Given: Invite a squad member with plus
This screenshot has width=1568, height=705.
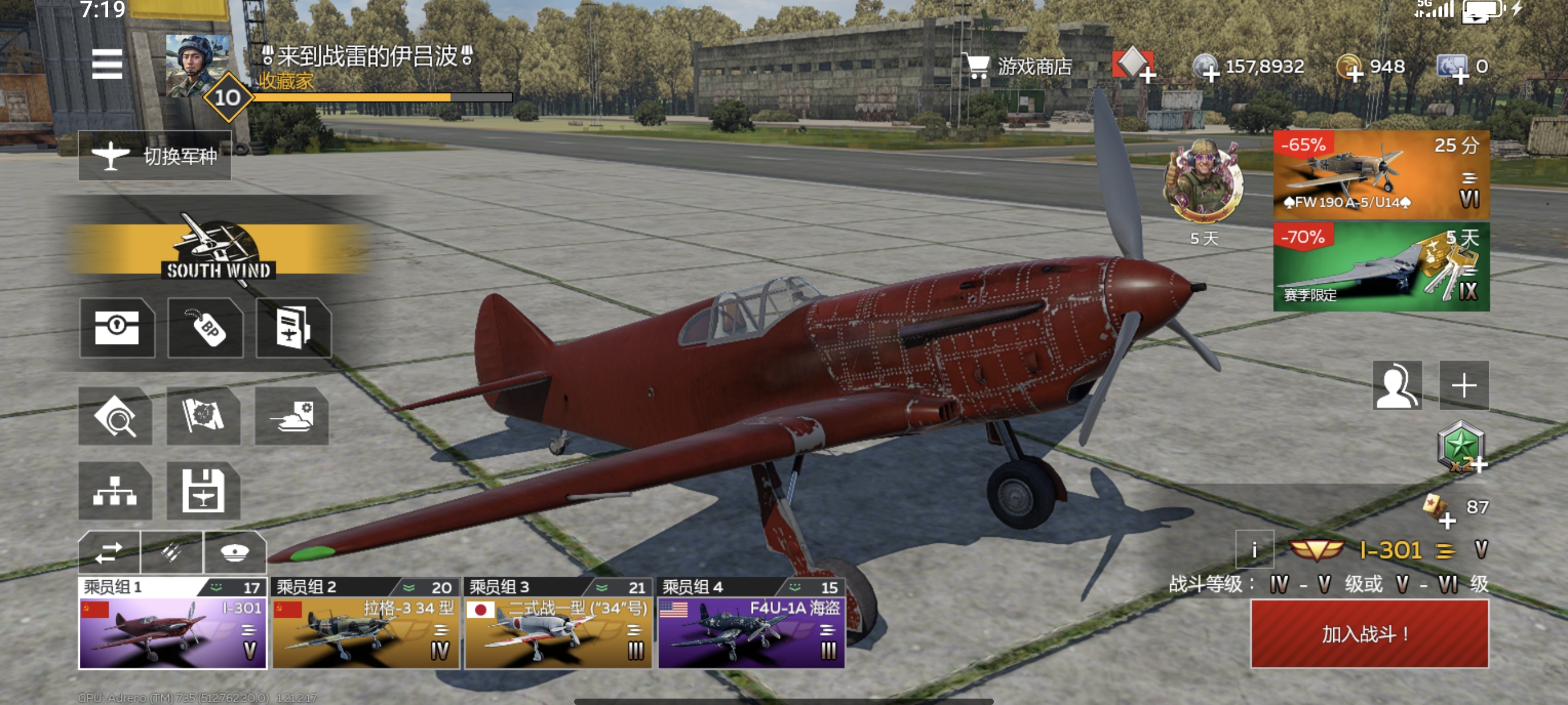Looking at the screenshot, I should coord(1463,385).
